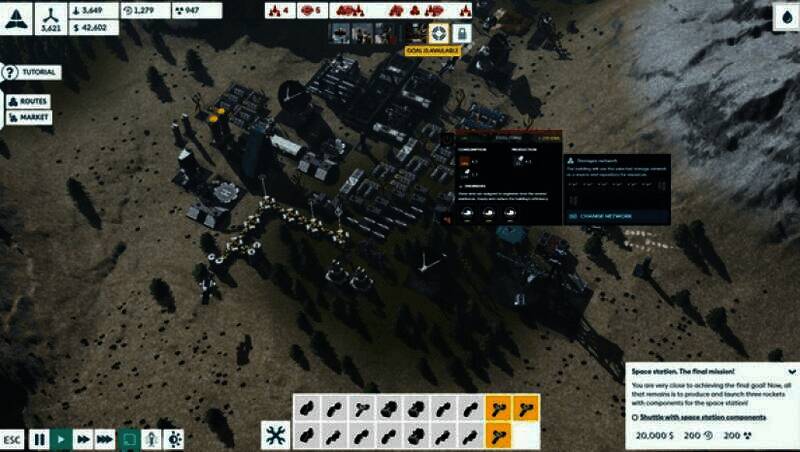This screenshot has height=452, width=800.
Task: Click the rocket icon in bottom bar
Action: [151, 439]
